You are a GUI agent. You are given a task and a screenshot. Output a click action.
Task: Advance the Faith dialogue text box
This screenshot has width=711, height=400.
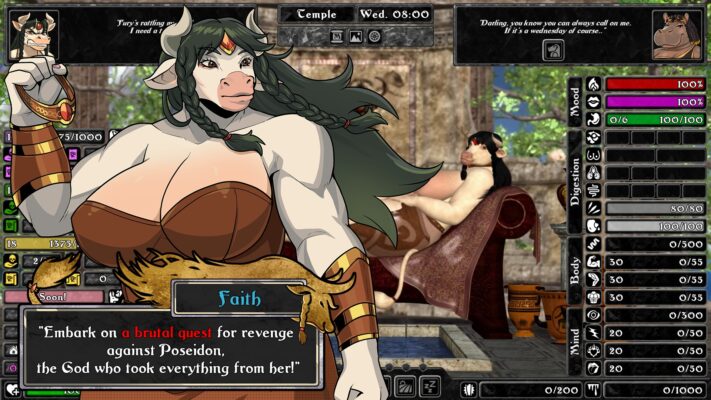pyautogui.click(x=172, y=349)
